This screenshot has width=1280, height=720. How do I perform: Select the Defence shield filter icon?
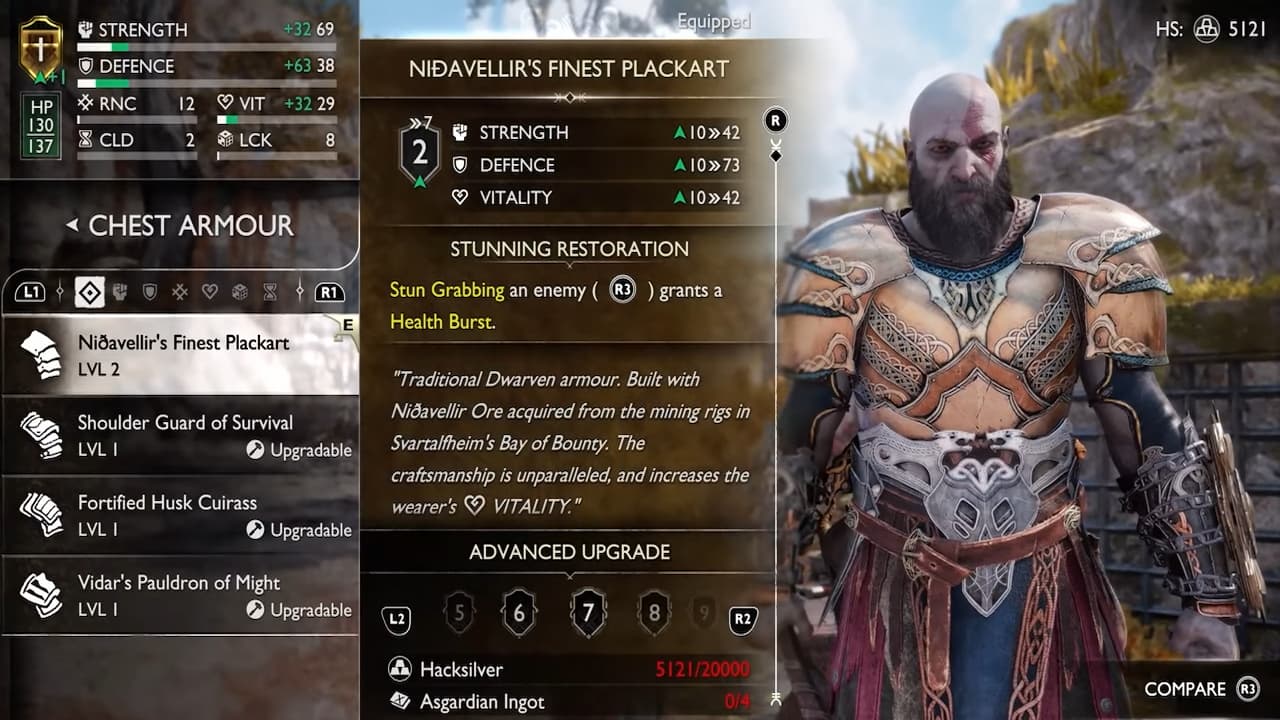150,292
